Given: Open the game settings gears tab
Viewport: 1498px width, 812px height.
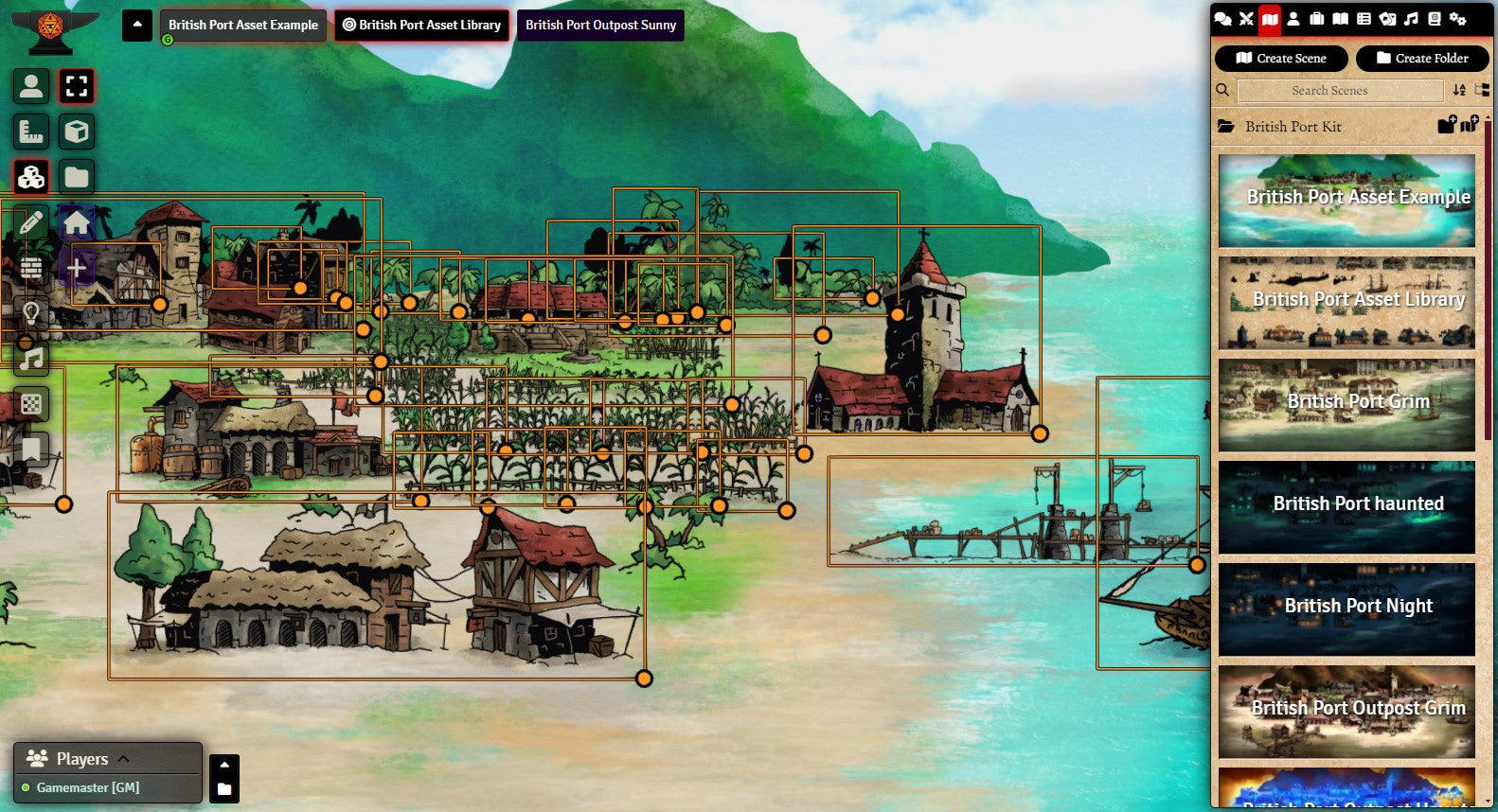Looking at the screenshot, I should (x=1458, y=19).
